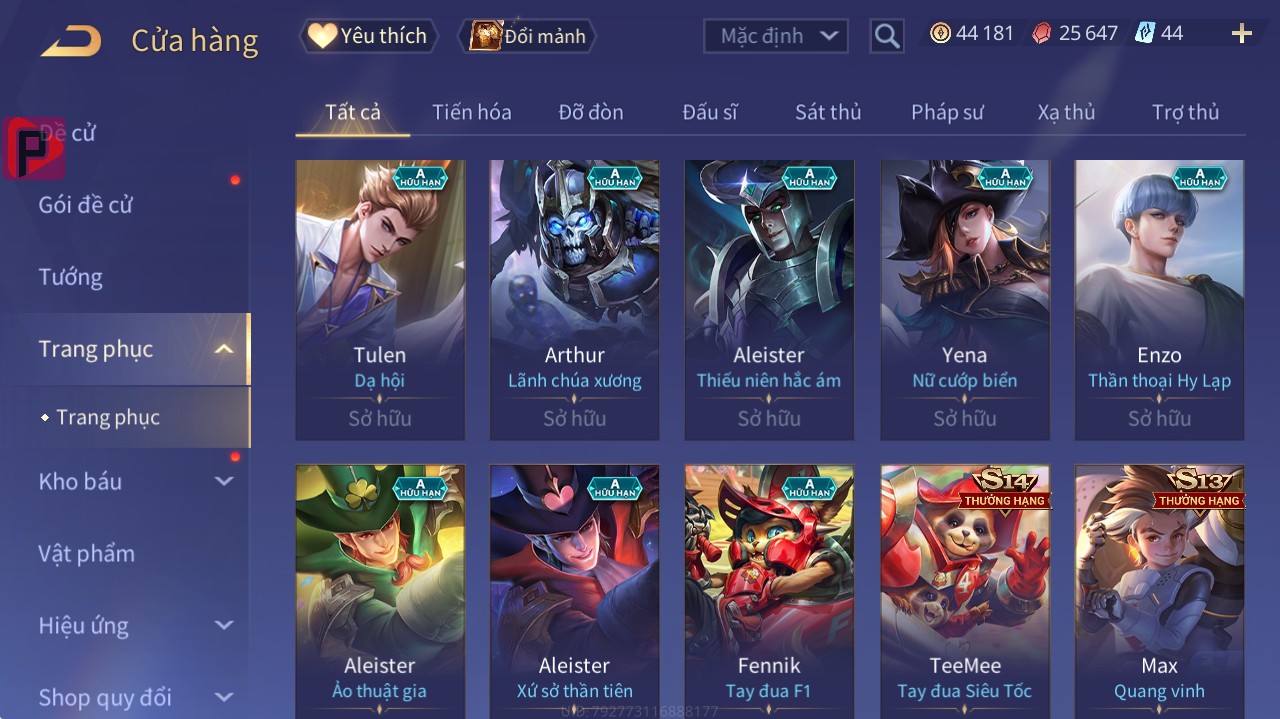This screenshot has width=1280, height=719.
Task: Open the Yêu thích favorites list
Action: click(368, 36)
